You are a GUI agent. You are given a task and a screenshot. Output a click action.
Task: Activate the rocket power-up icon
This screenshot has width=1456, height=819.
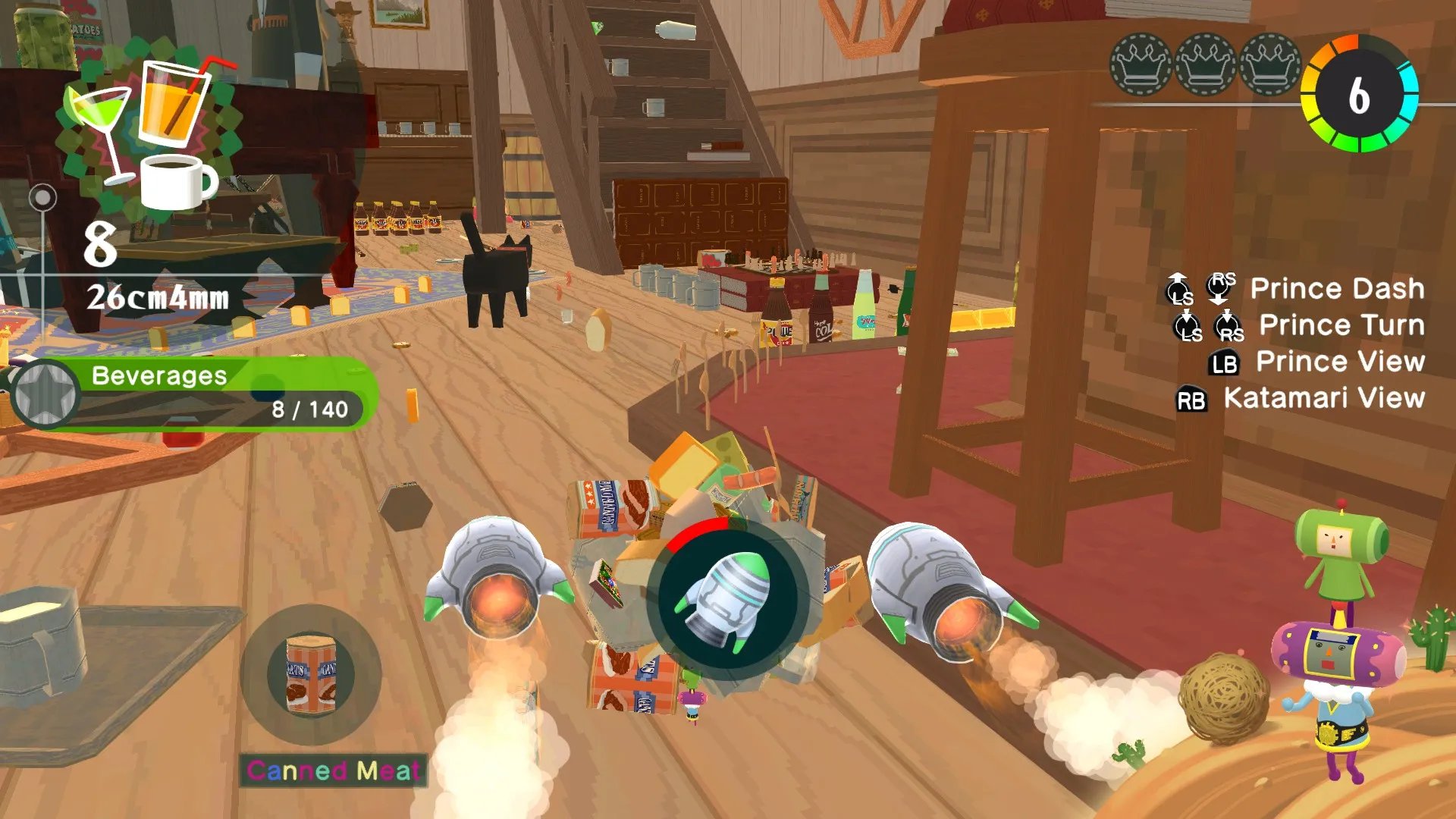[726, 598]
